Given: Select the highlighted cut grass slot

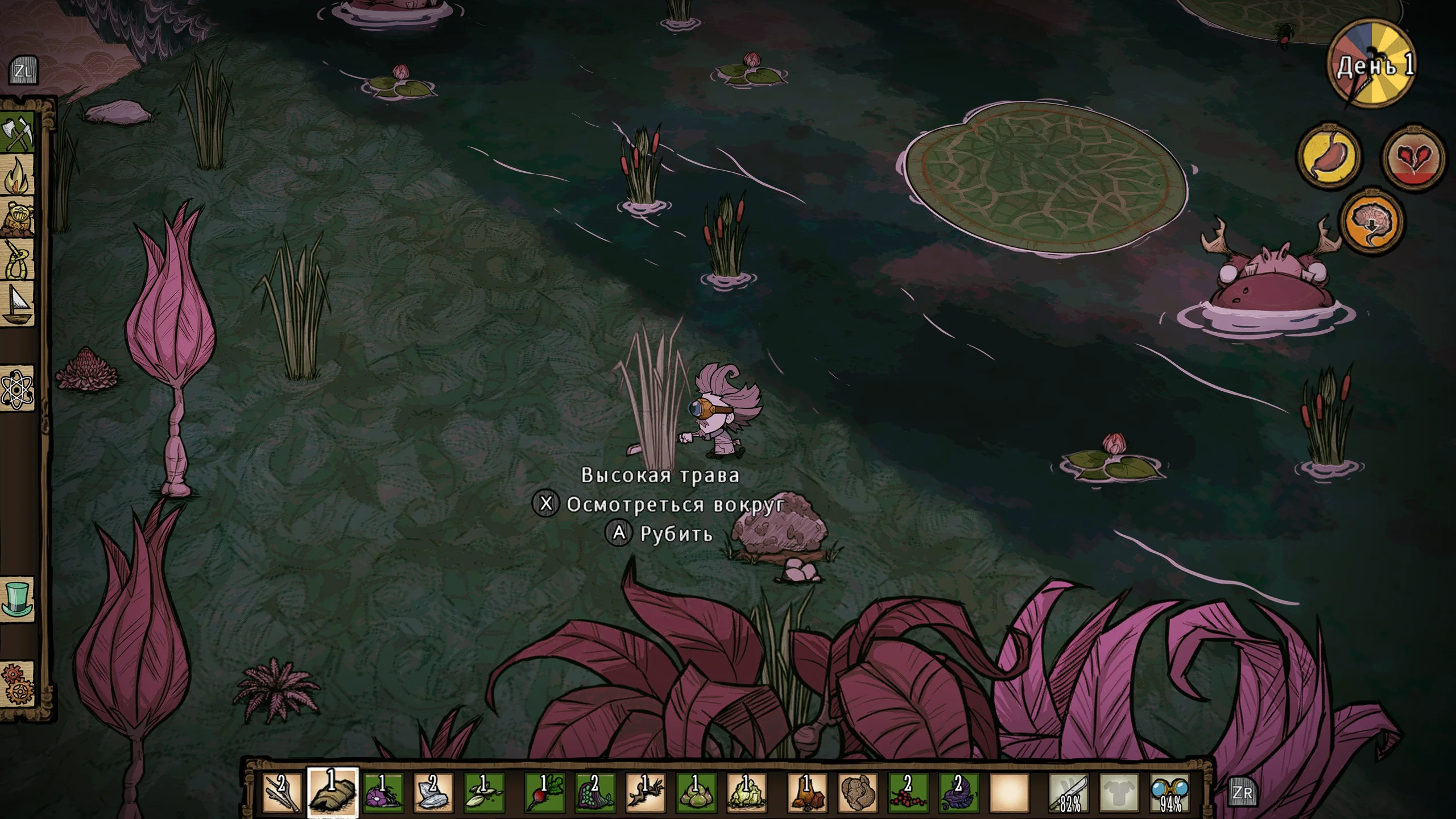Looking at the screenshot, I should (332, 792).
